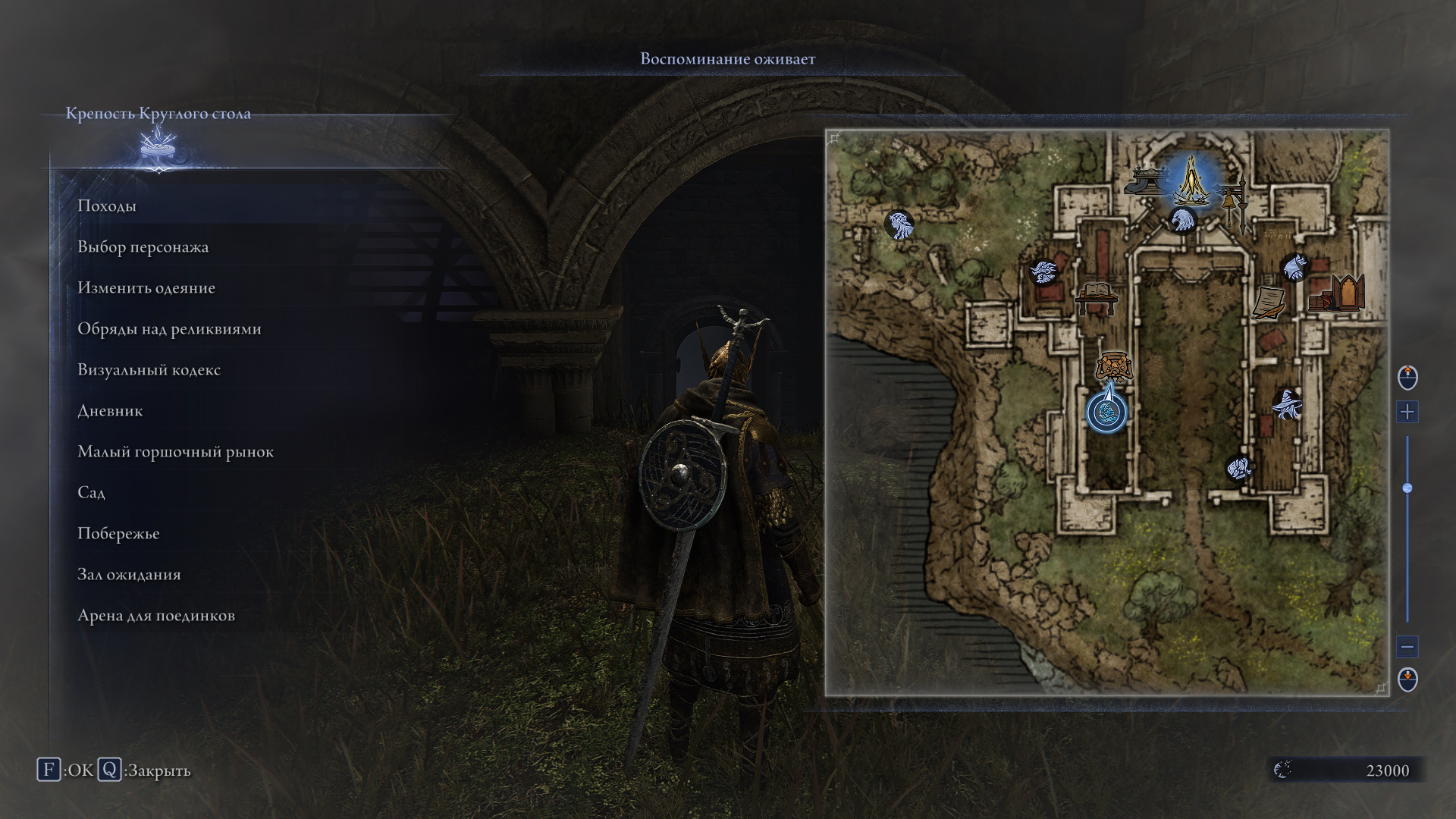Click the wardrobe icon on the map
This screenshot has width=1456, height=819.
pyautogui.click(x=1345, y=292)
